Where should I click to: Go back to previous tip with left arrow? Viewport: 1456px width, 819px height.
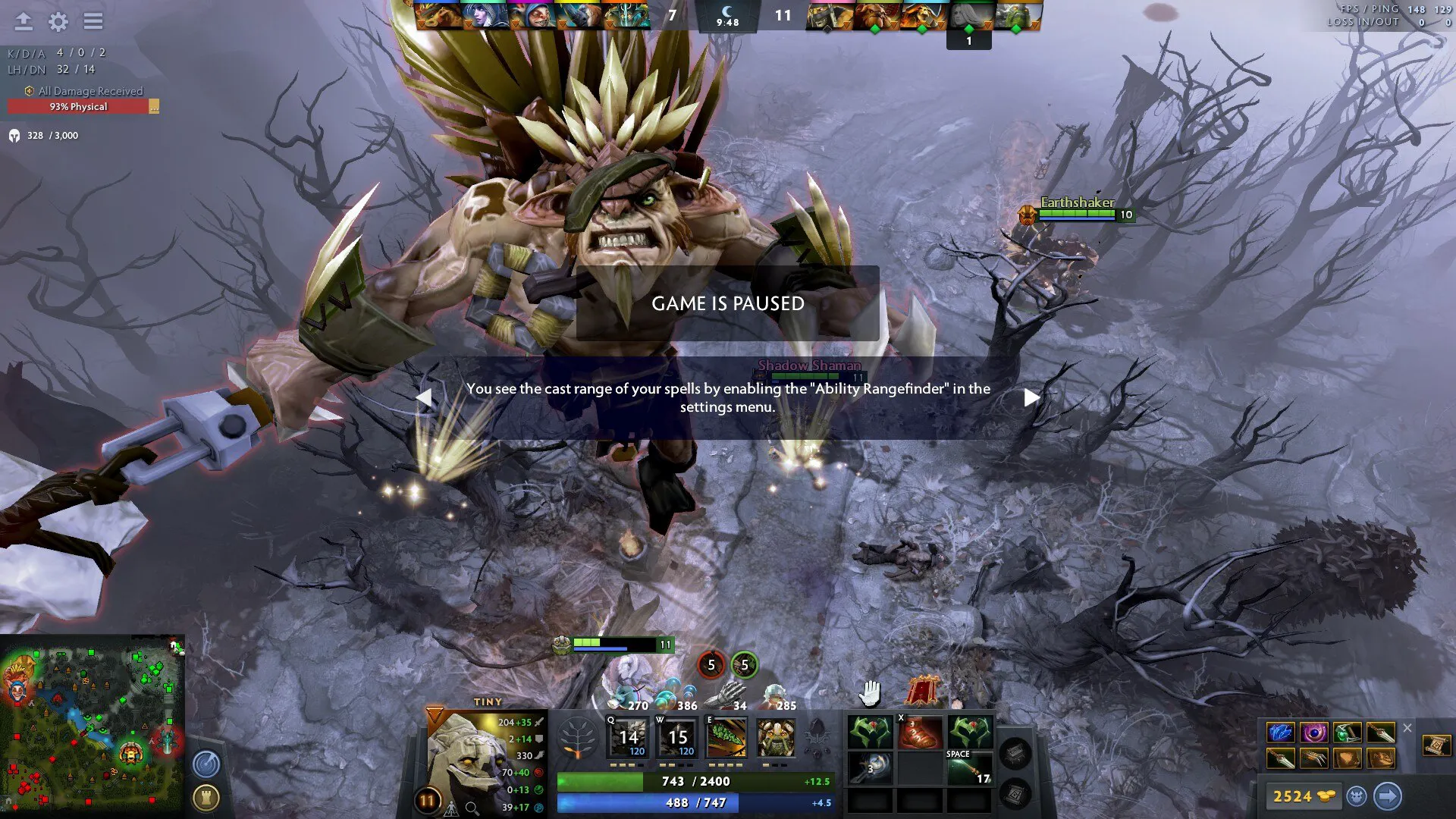[x=426, y=396]
